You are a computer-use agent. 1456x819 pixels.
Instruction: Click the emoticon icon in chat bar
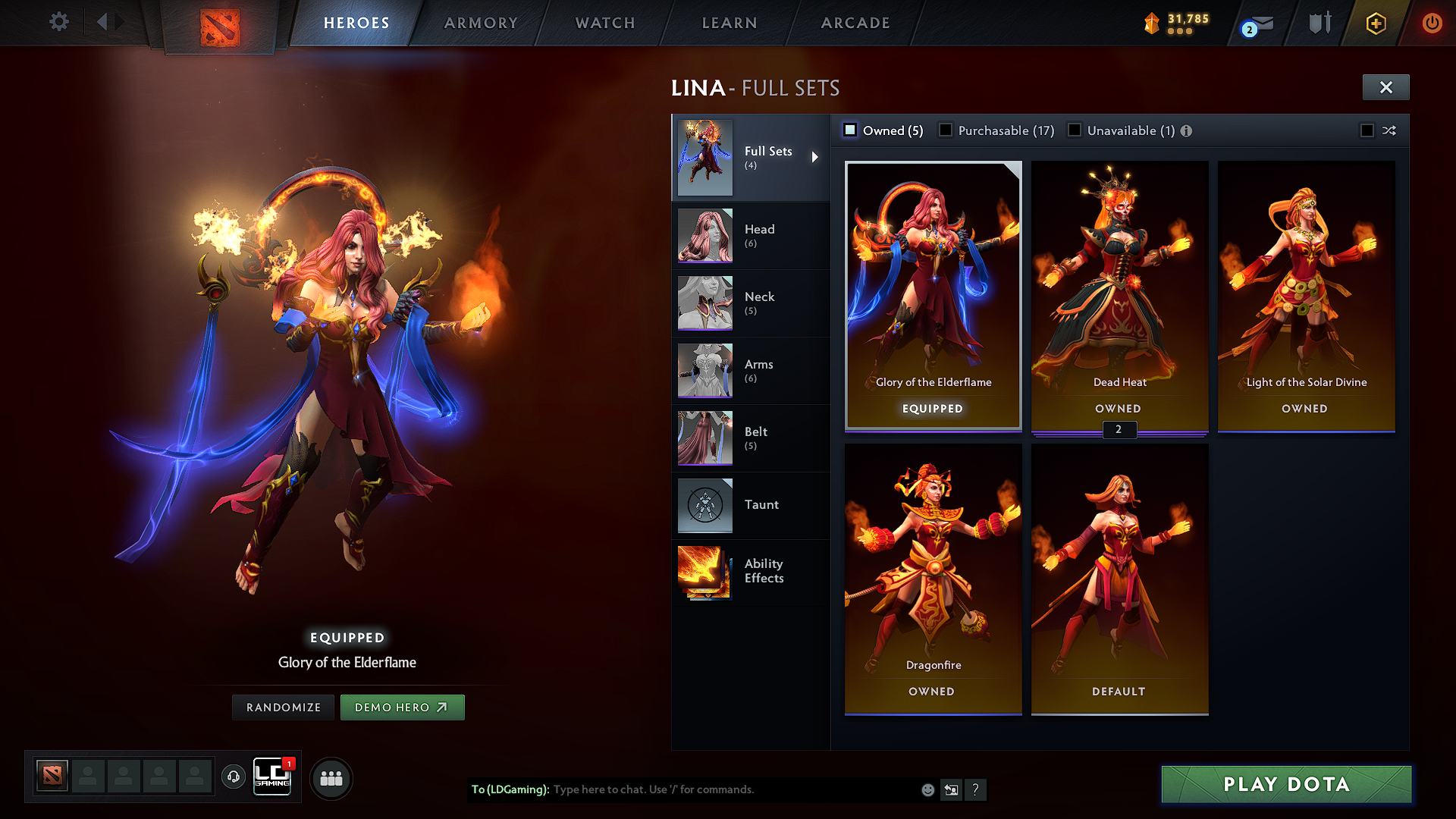[927, 789]
